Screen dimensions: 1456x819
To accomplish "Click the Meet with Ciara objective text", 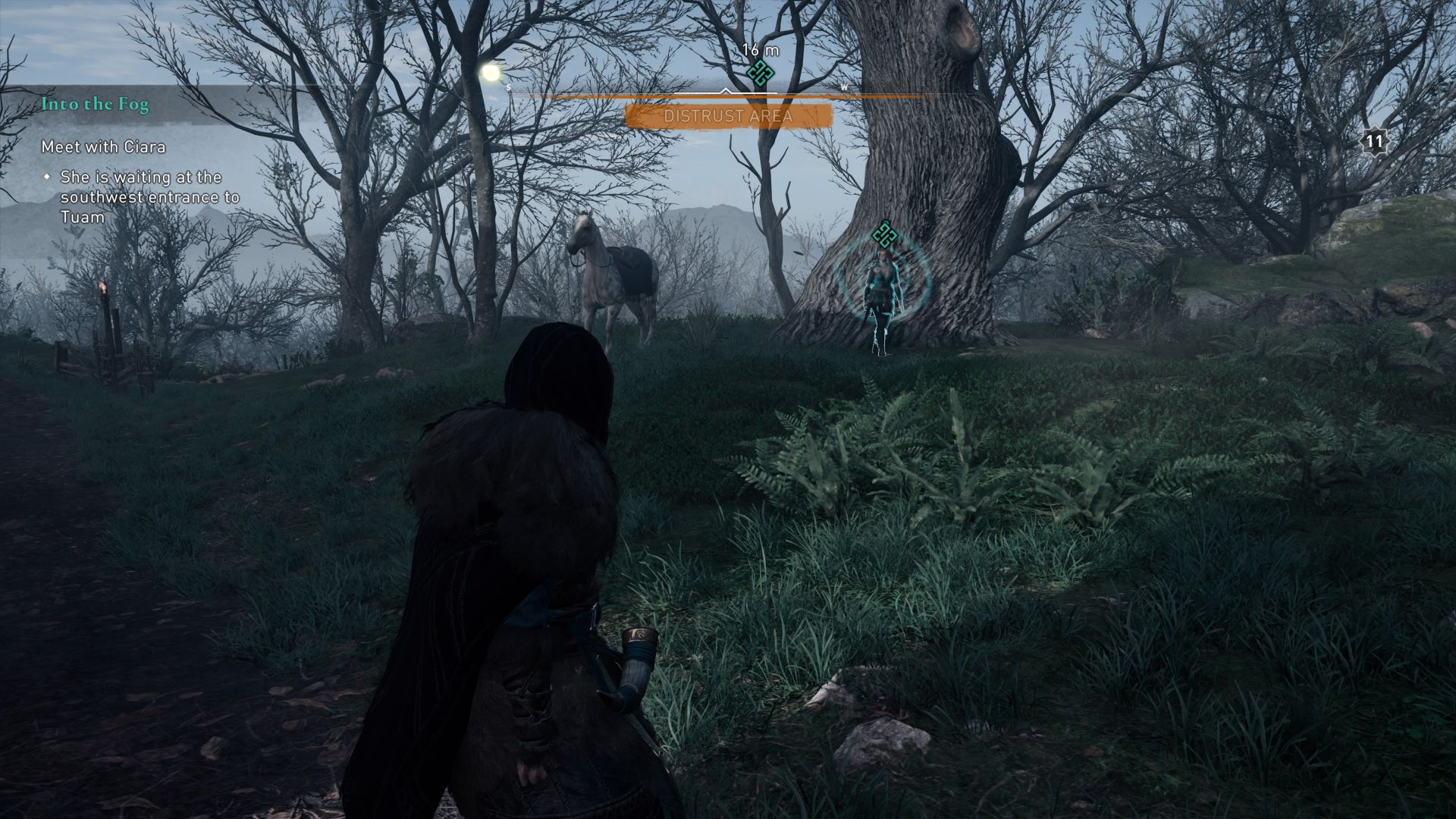I will (x=104, y=147).
